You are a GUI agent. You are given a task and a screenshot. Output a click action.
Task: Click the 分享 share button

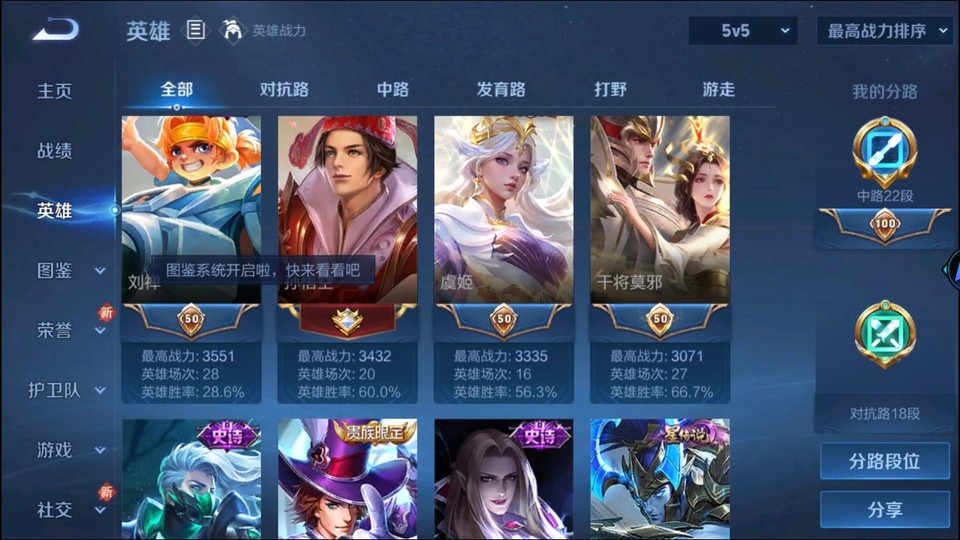click(x=885, y=510)
